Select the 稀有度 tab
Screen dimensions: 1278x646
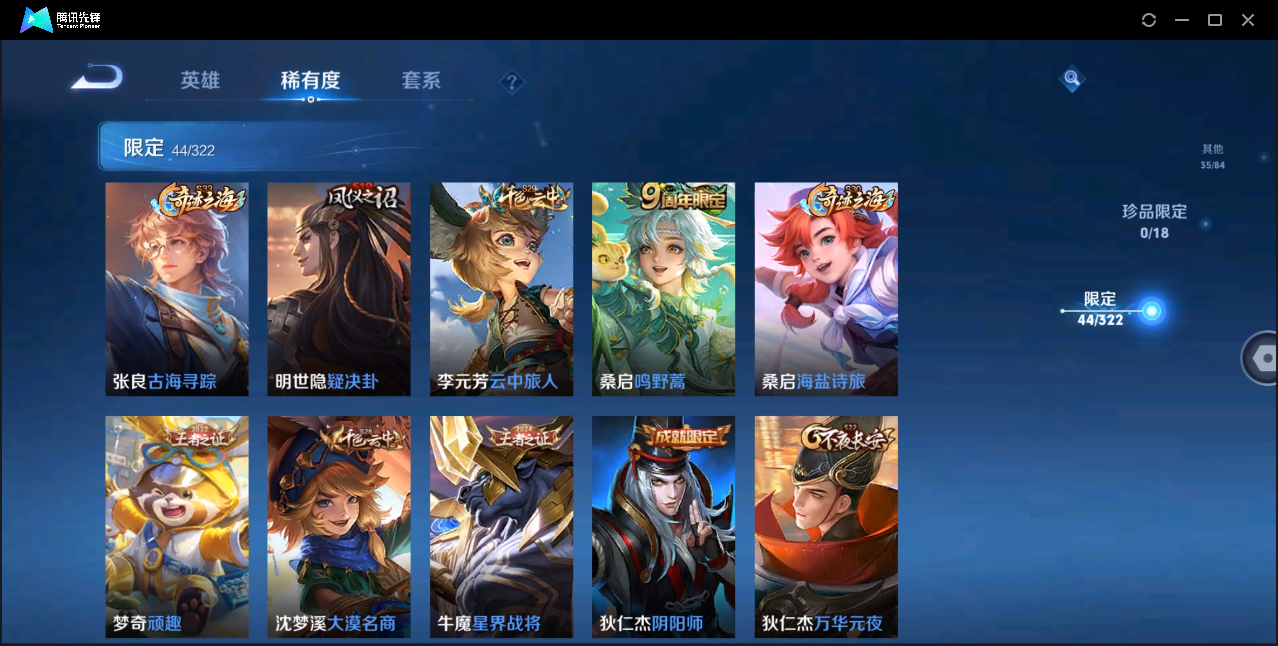pyautogui.click(x=310, y=81)
